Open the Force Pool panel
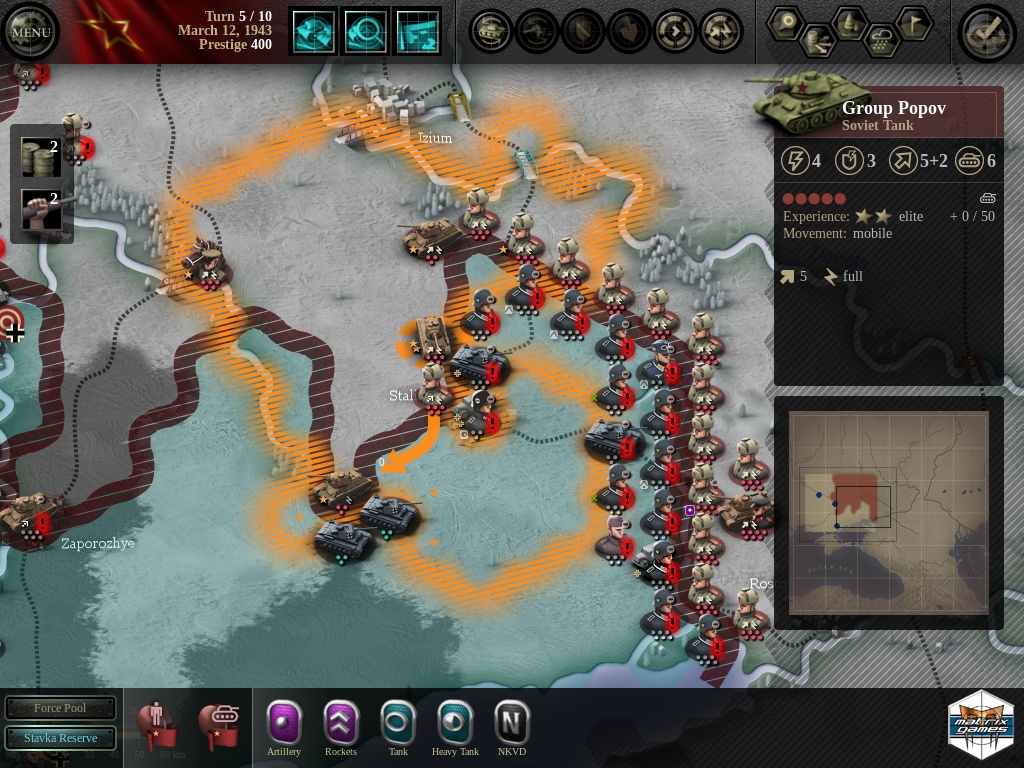Viewport: 1024px width, 768px height. [x=60, y=708]
